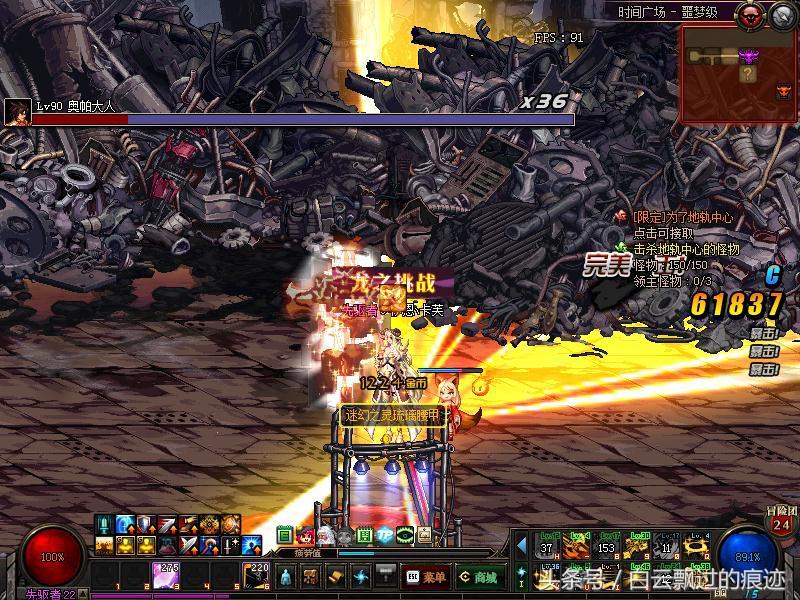Screen dimensions: 800x600
Task: Click the grey round button beside the skull
Action: click(x=779, y=15)
